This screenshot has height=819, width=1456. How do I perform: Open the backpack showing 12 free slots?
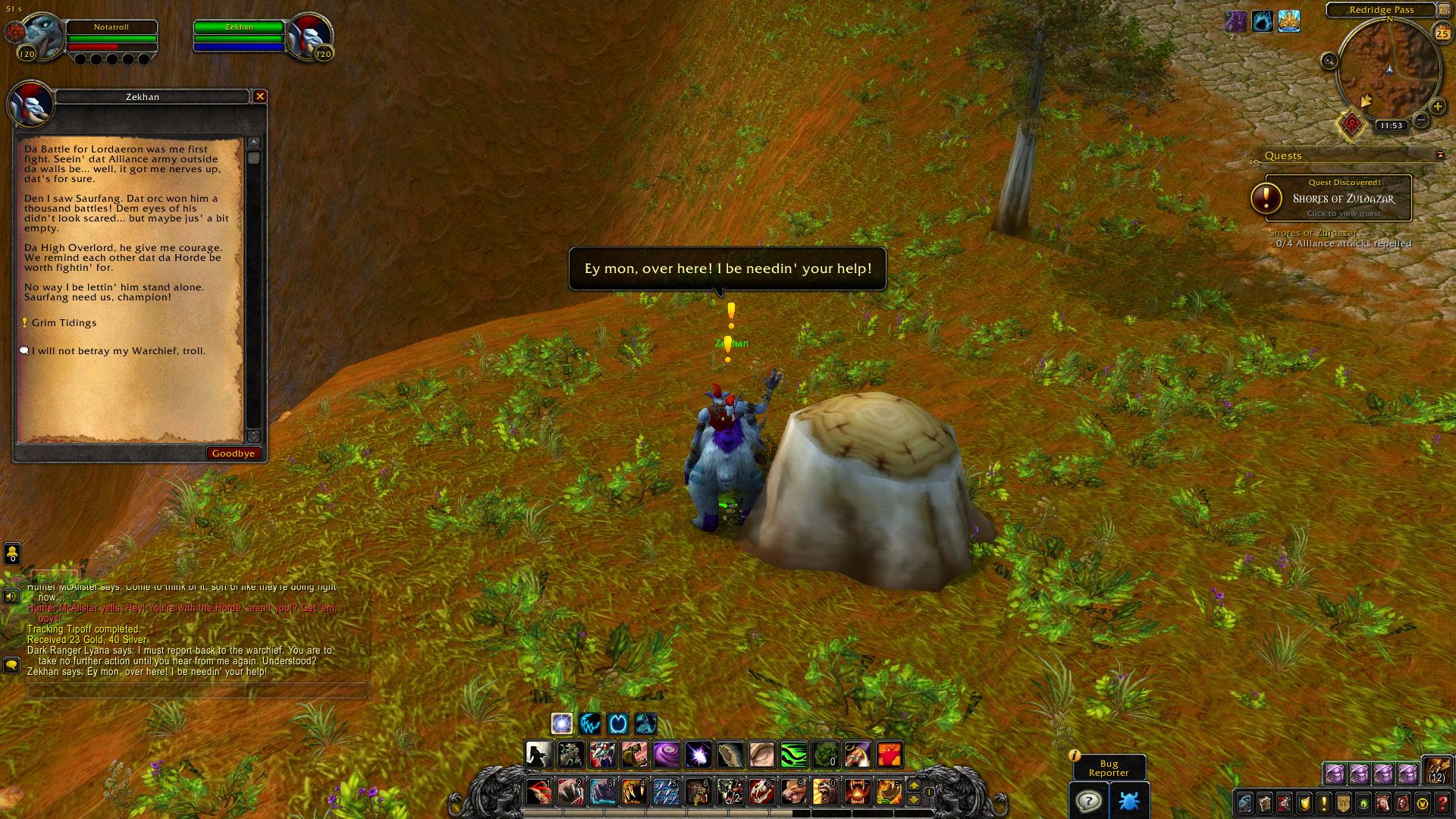[1436, 770]
